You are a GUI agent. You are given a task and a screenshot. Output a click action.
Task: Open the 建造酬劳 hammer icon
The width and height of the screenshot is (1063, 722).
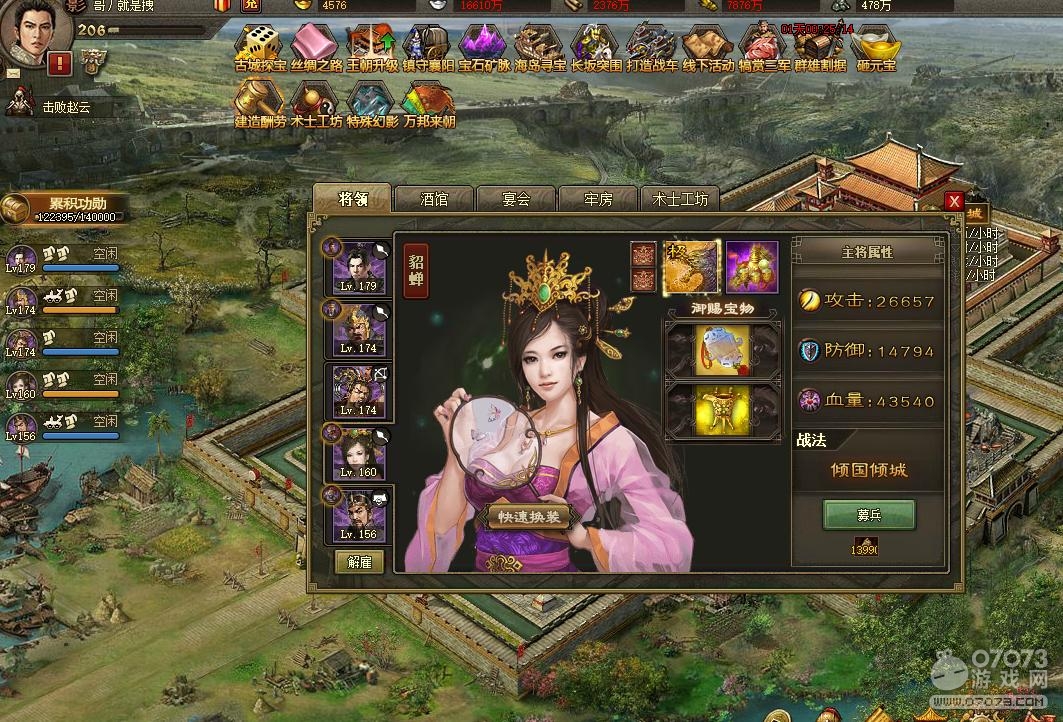(x=259, y=104)
